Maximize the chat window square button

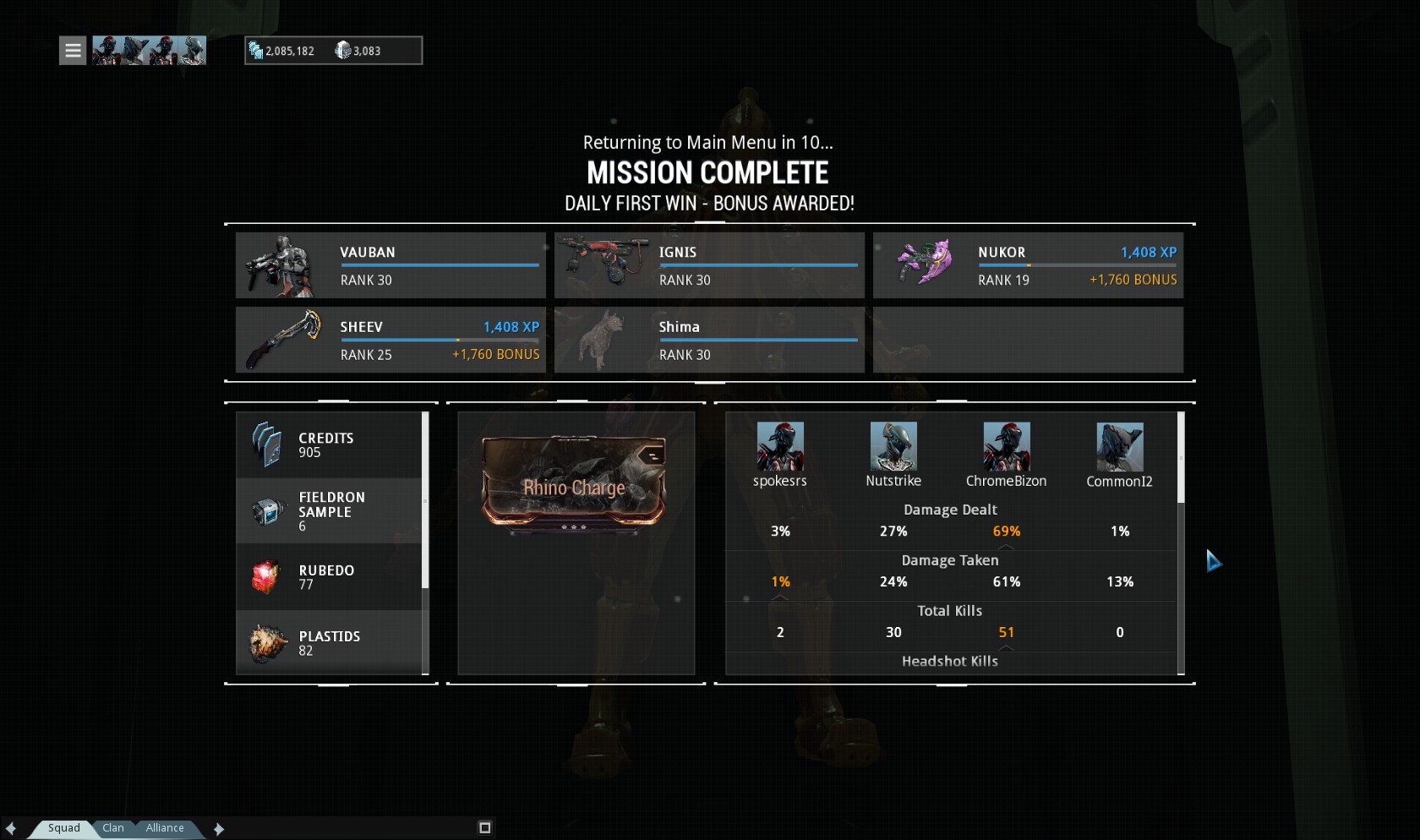(x=485, y=828)
